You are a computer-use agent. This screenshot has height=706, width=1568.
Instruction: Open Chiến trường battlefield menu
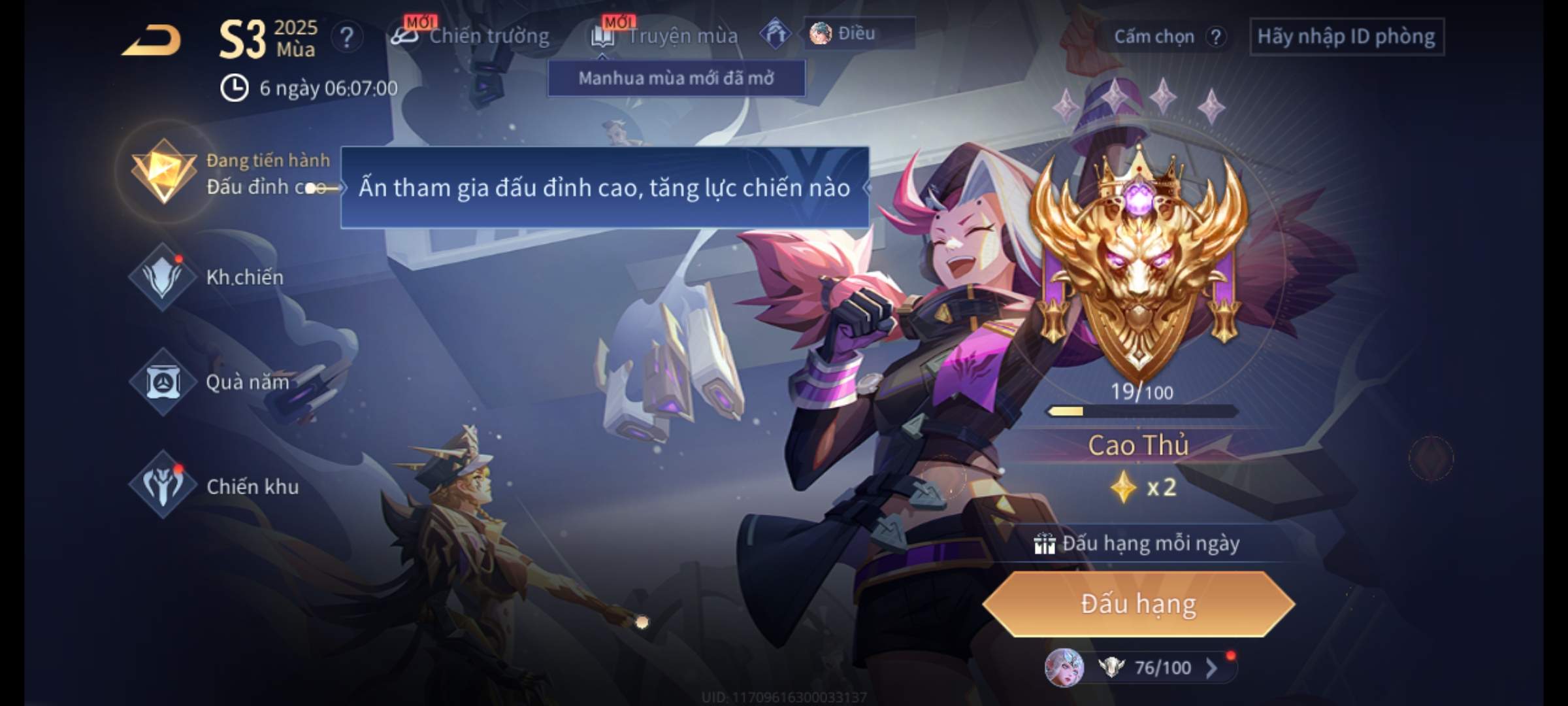click(x=472, y=36)
